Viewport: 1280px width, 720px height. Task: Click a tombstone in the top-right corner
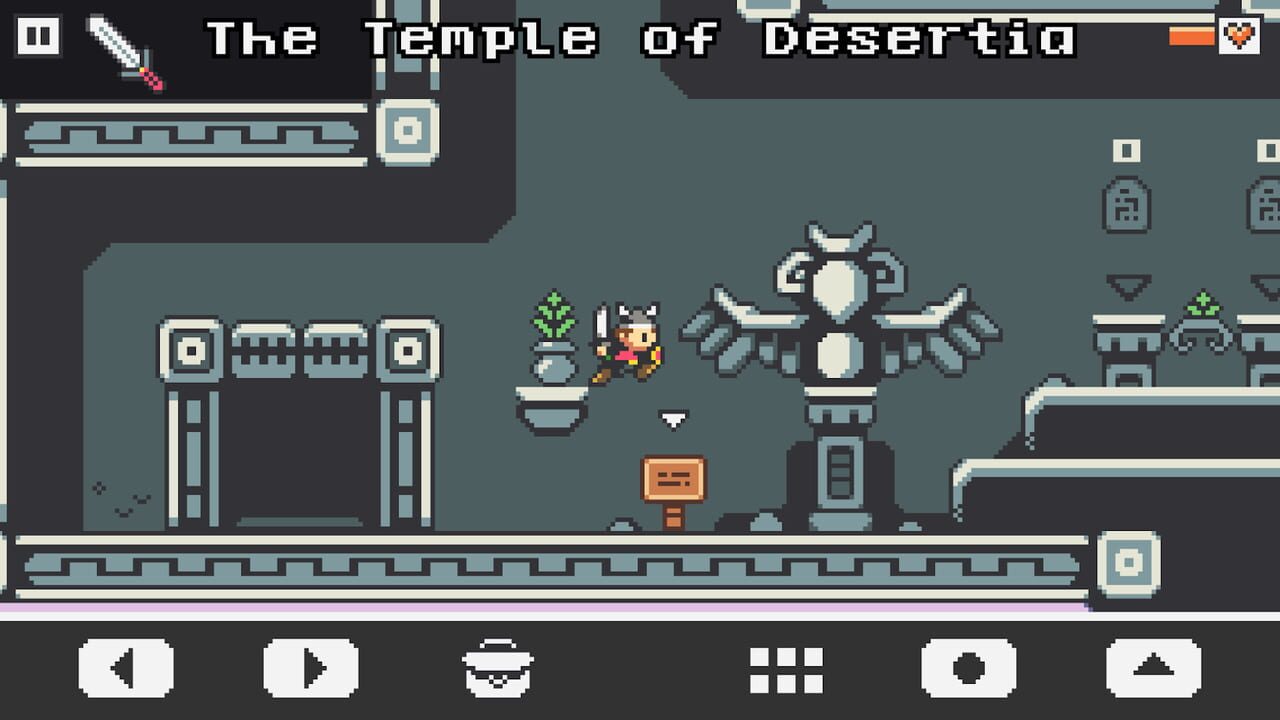[x=1128, y=207]
